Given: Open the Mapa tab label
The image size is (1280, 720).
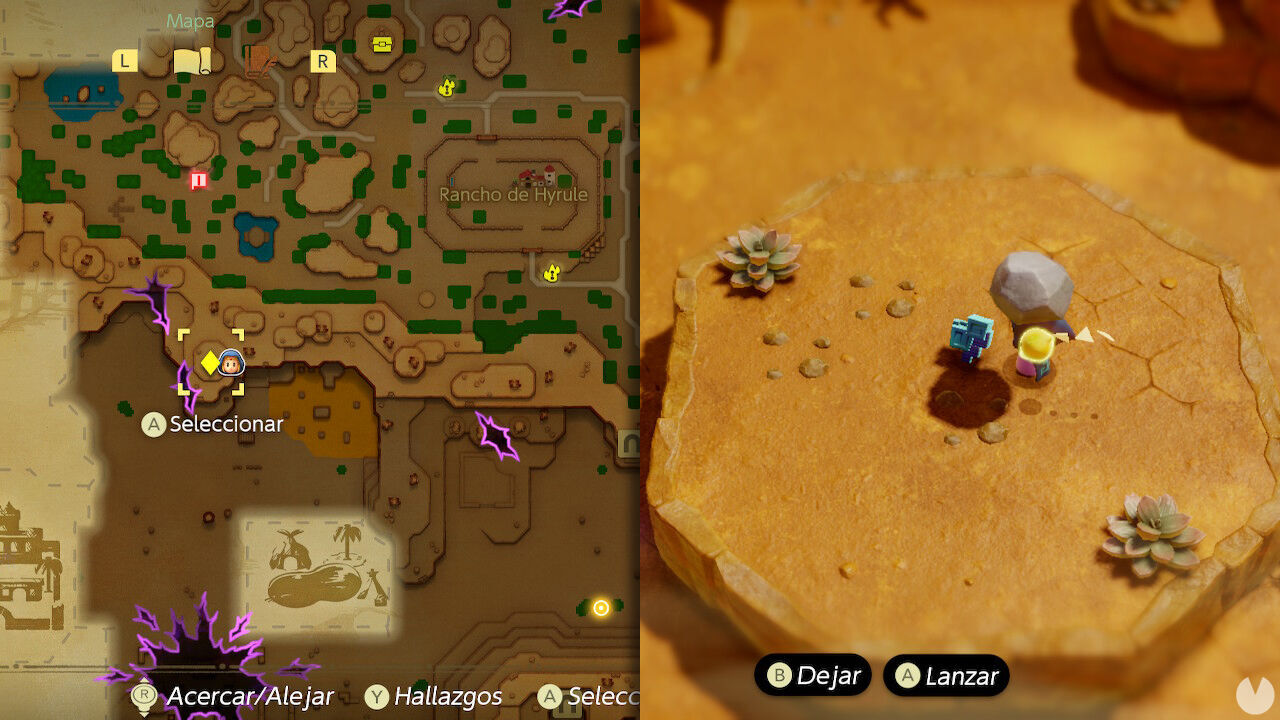Looking at the screenshot, I should [190, 20].
